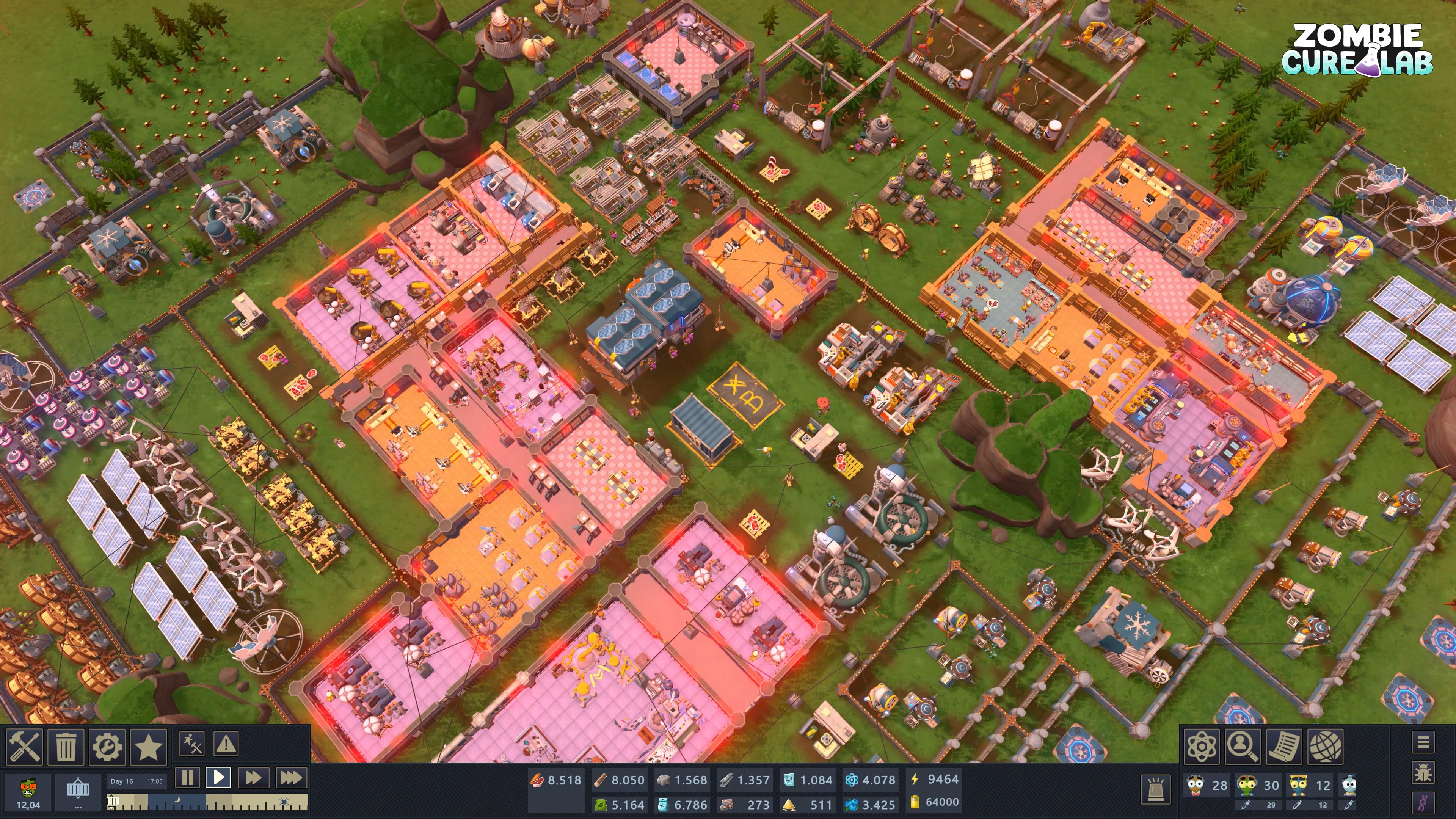Screen dimensions: 1456x819
Task: Toggle the alarm siren
Action: 1156,790
